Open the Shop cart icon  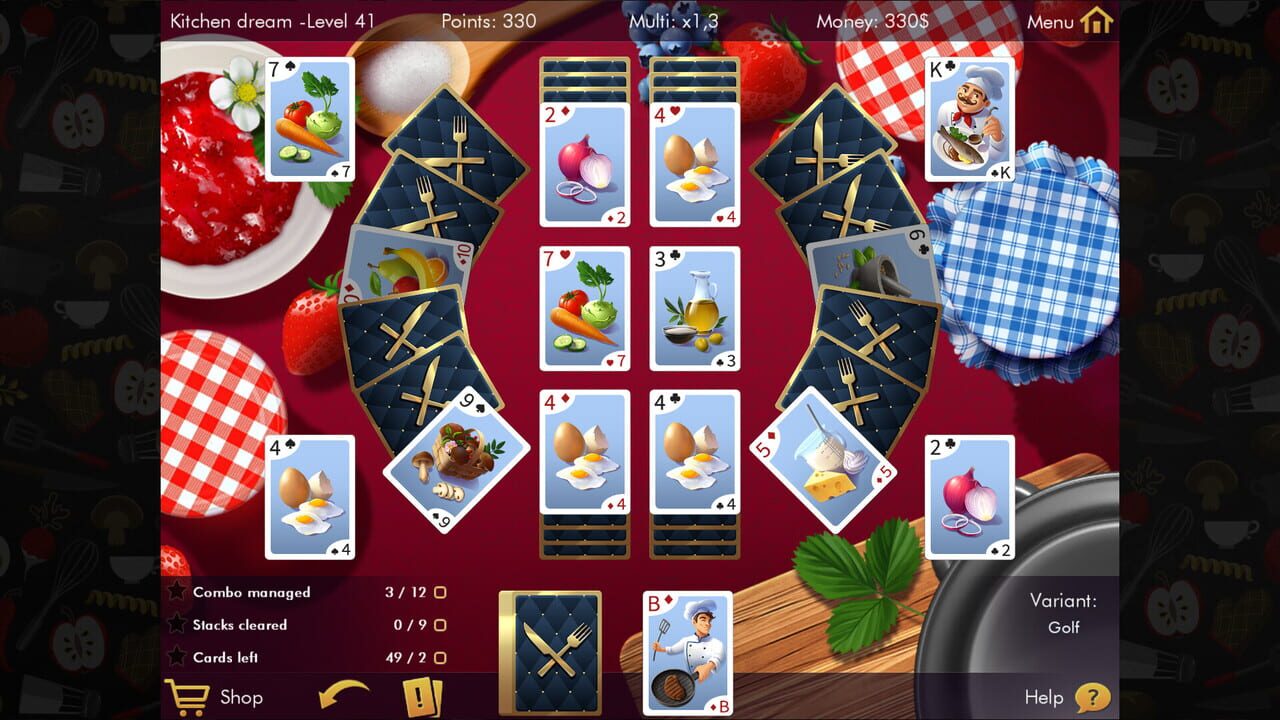click(188, 697)
